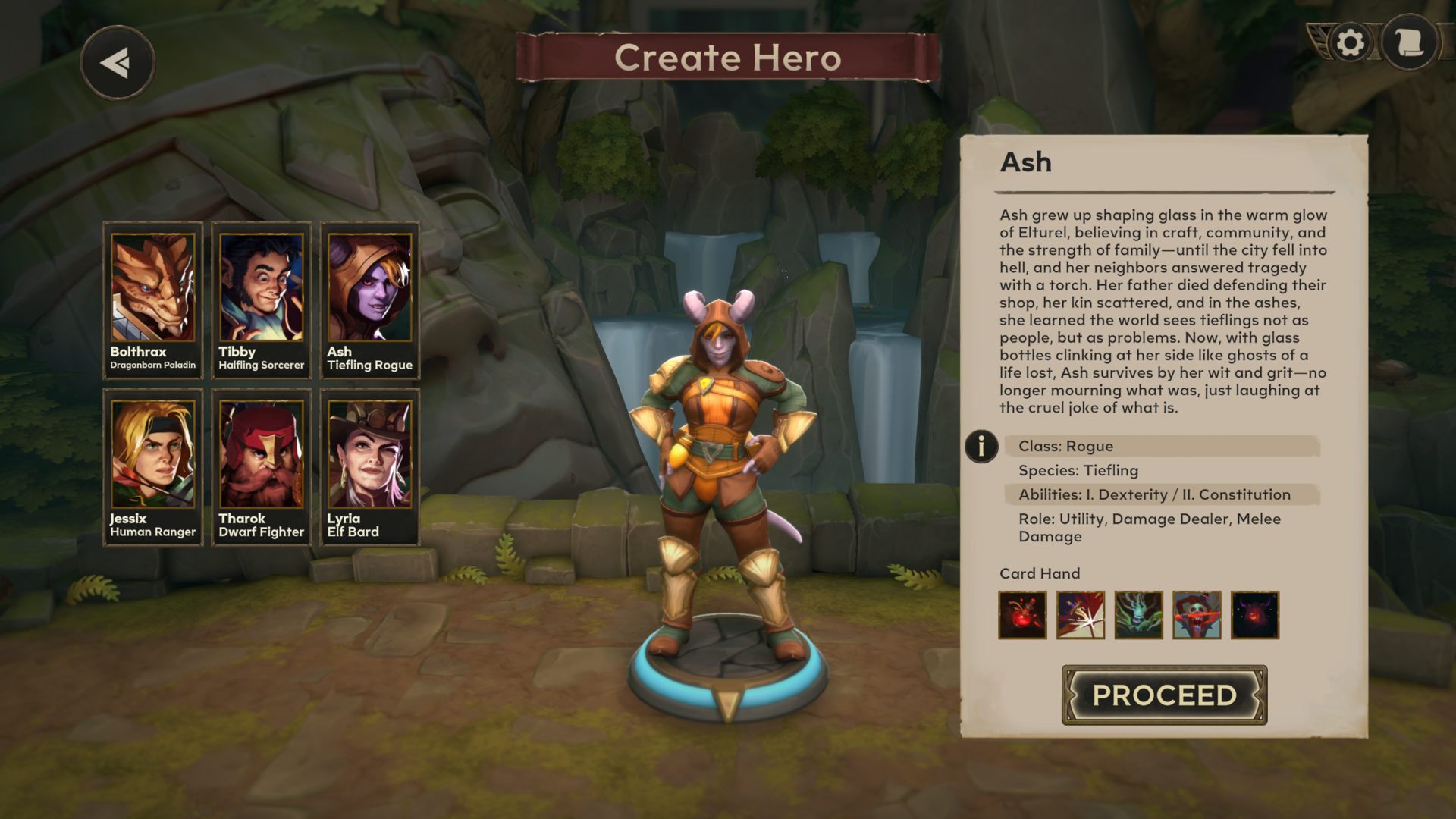1456x819 pixels.
Task: View the blindfolded jester skull card
Action: point(1197,615)
